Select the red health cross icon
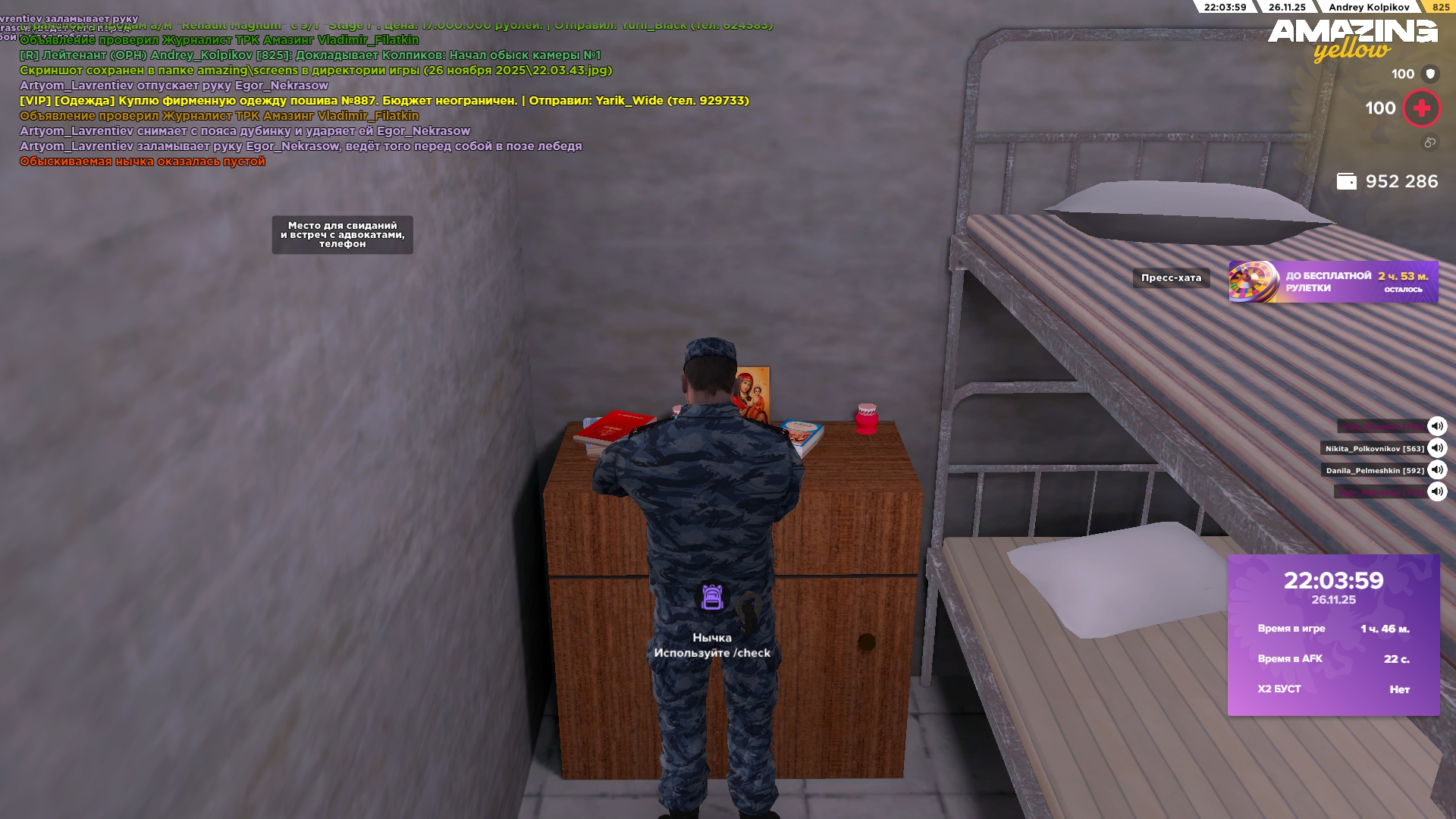Screen dimensions: 1456x819 [1421, 108]
